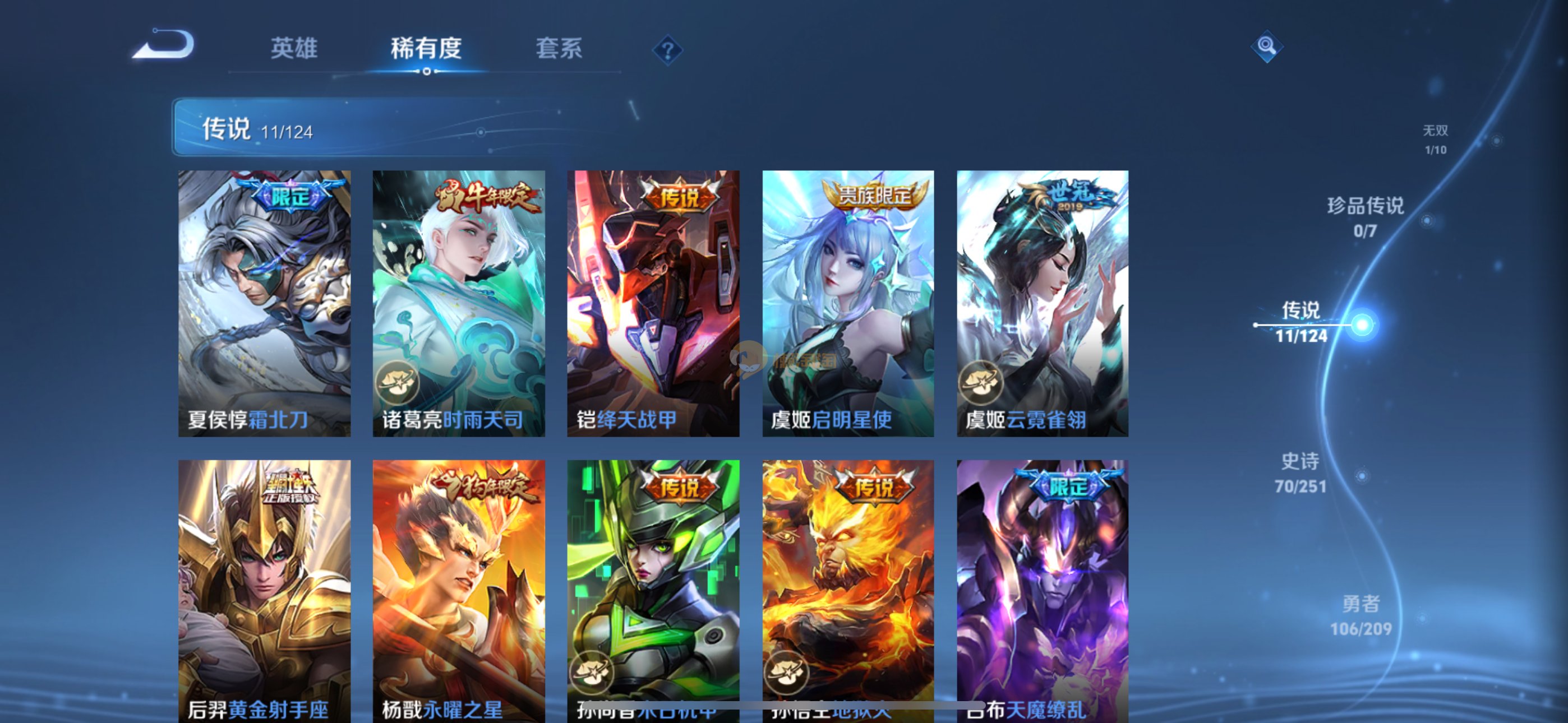Open the magnifier search icon
Screen dimensions: 1568x723
(1267, 47)
